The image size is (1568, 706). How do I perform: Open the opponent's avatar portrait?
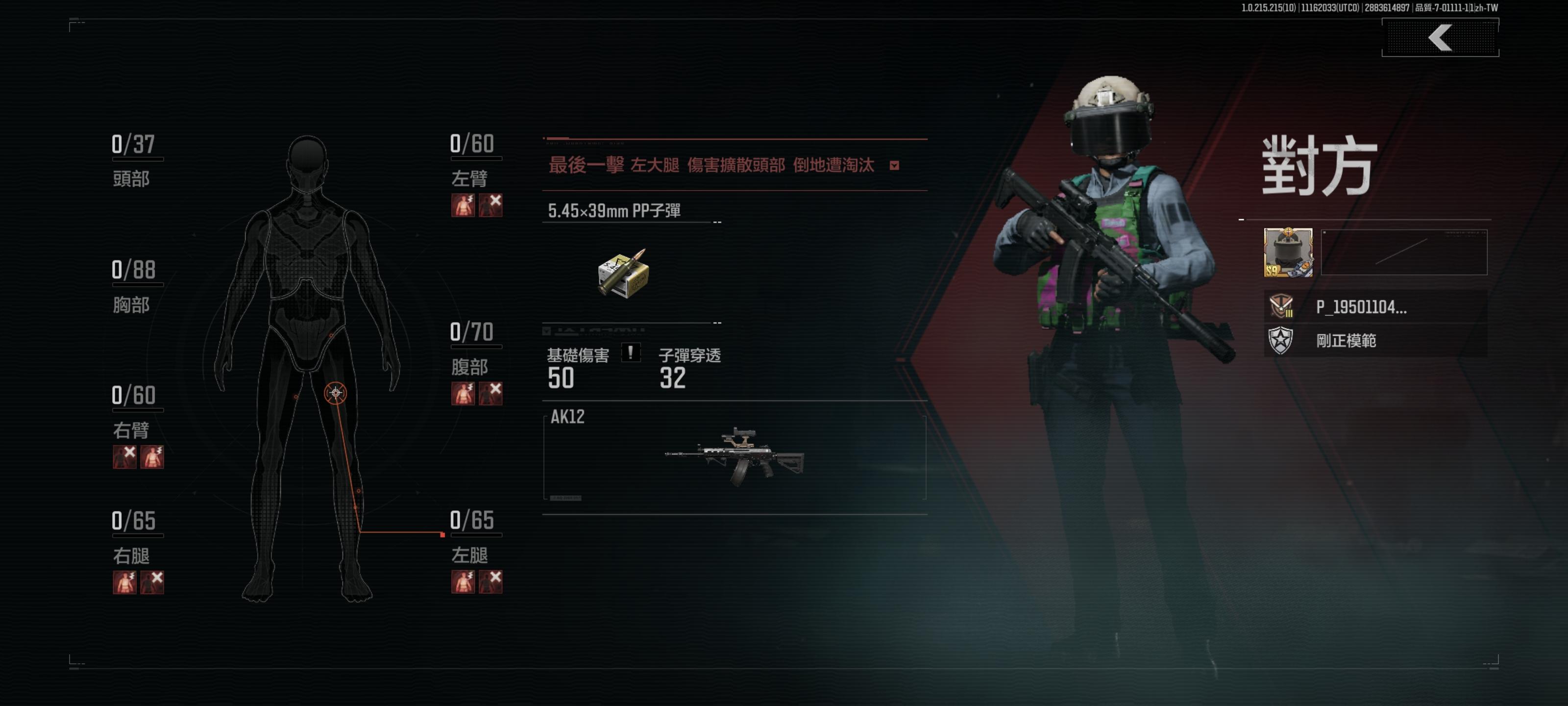point(1288,253)
